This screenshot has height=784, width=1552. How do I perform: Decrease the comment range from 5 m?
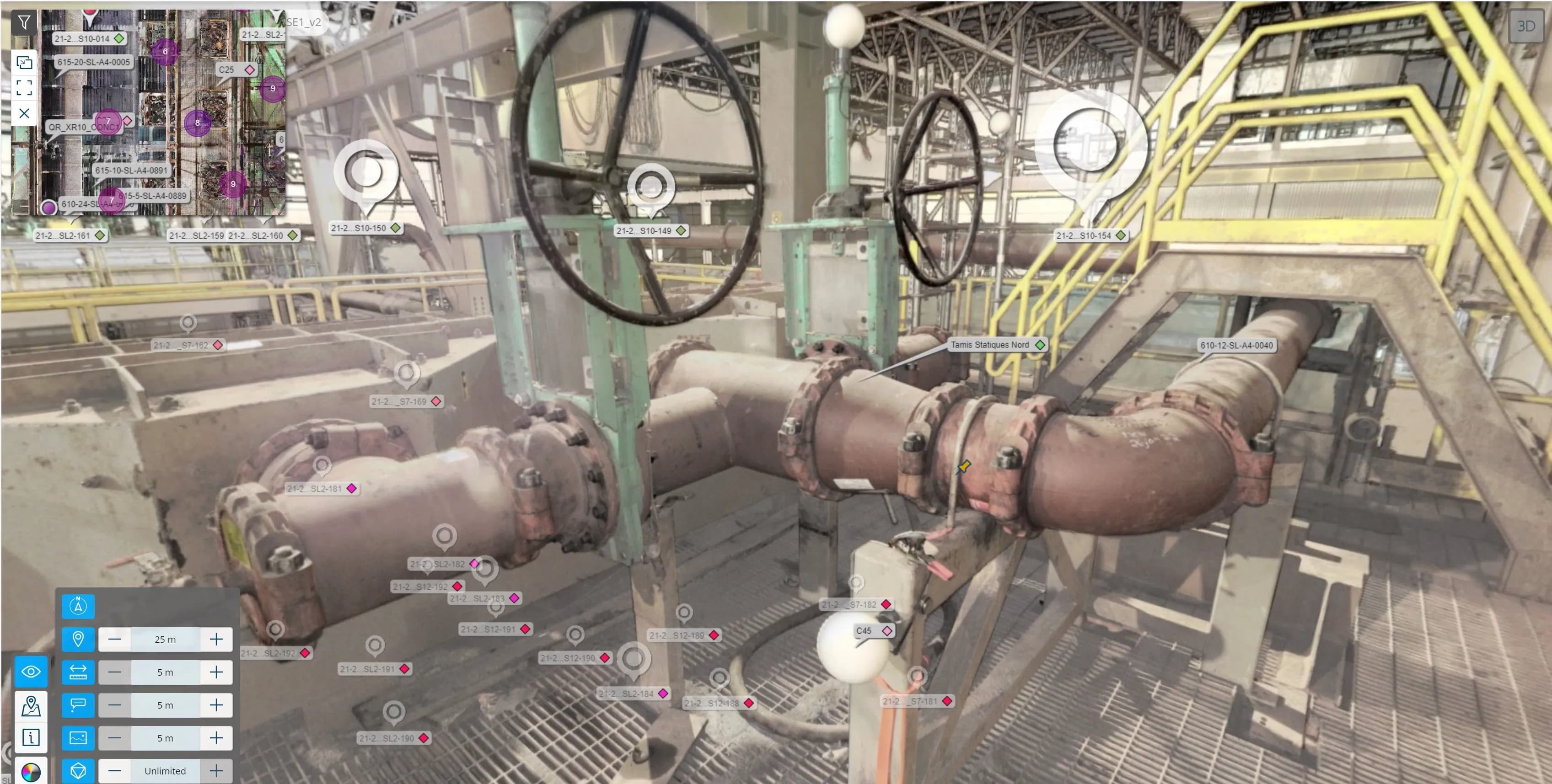[114, 705]
